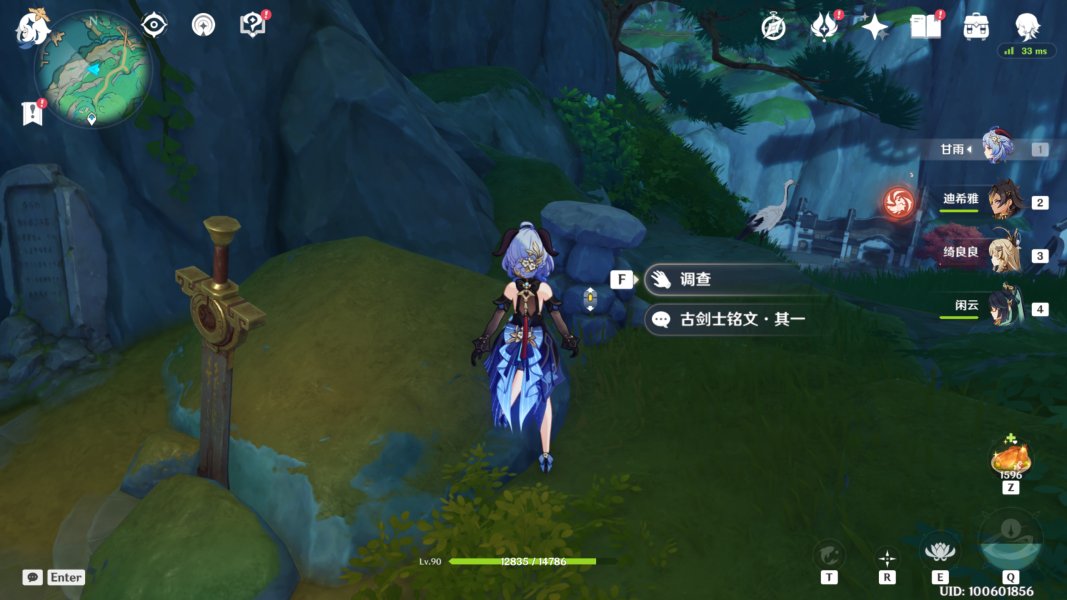
Task: Switch to party member 绮良良
Action: point(1004,255)
